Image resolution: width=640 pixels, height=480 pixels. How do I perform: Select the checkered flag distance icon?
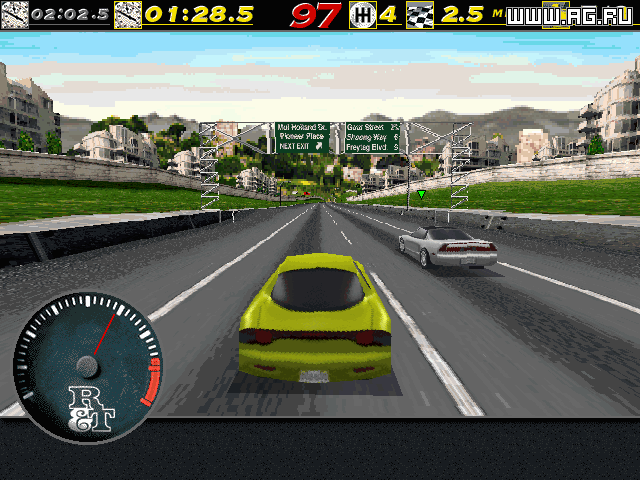click(x=422, y=15)
